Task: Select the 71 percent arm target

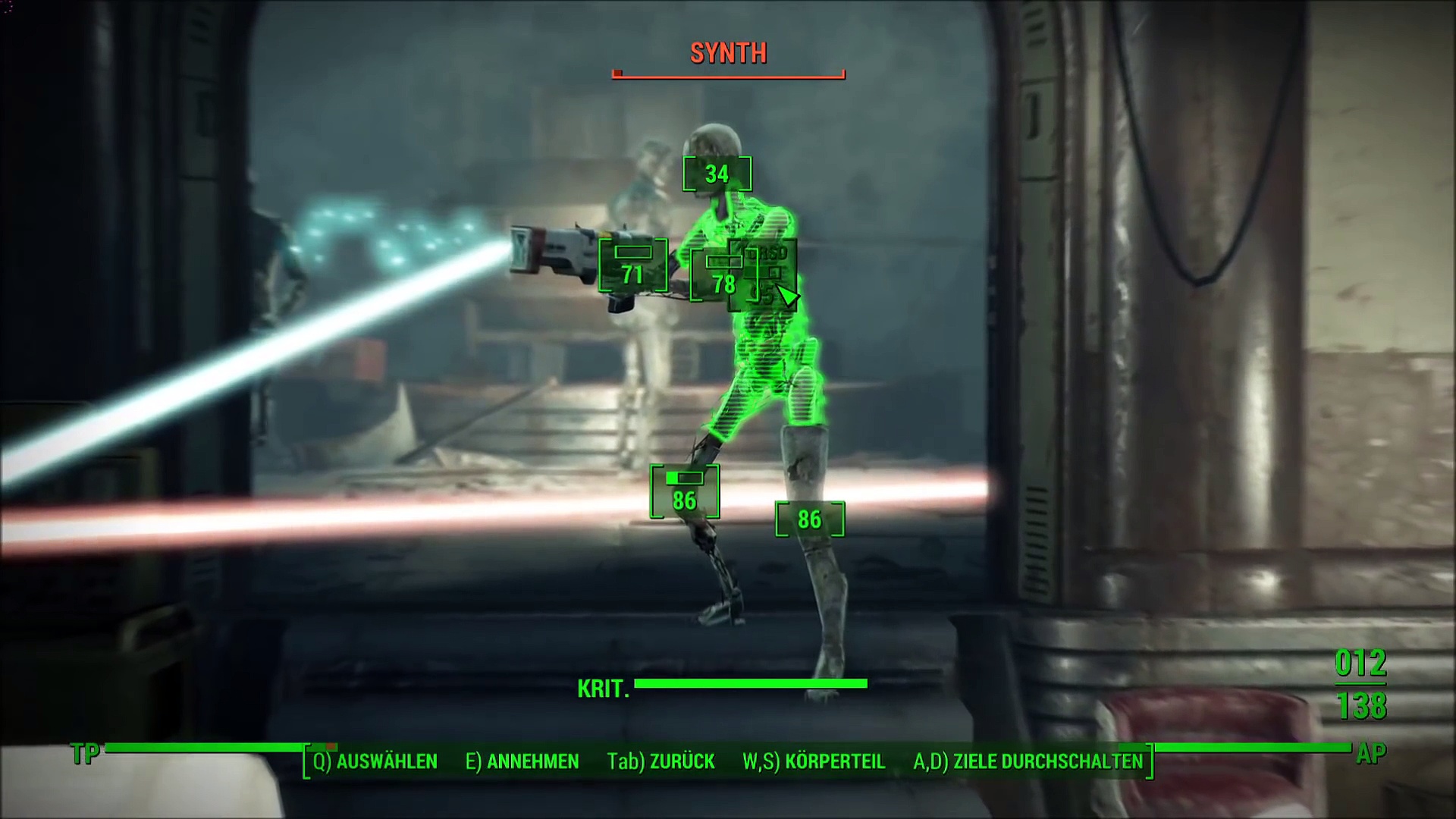Action: pyautogui.click(x=633, y=265)
